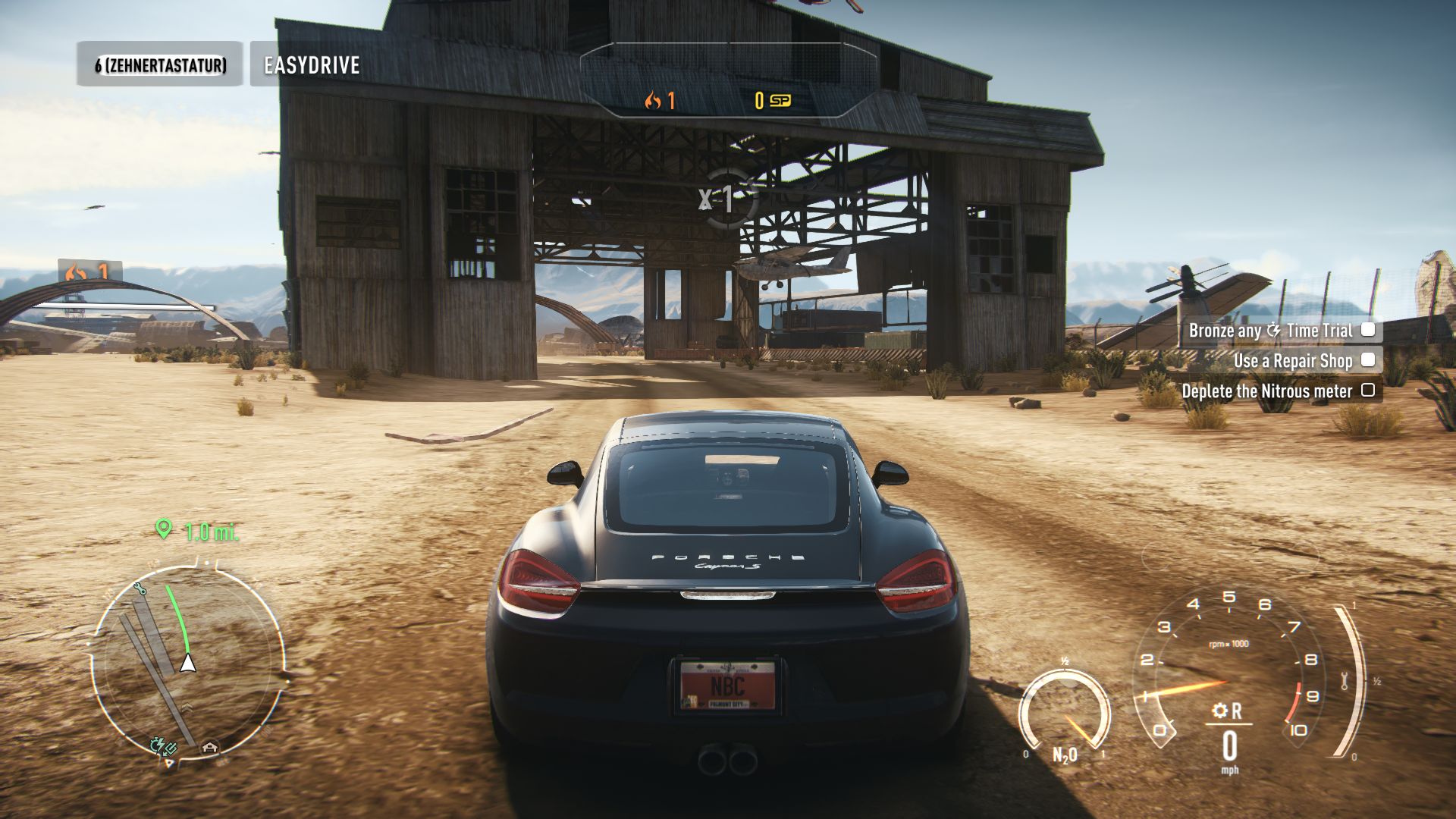Screen dimensions: 1456x819
Task: Click the circular minimap
Action: (x=188, y=658)
